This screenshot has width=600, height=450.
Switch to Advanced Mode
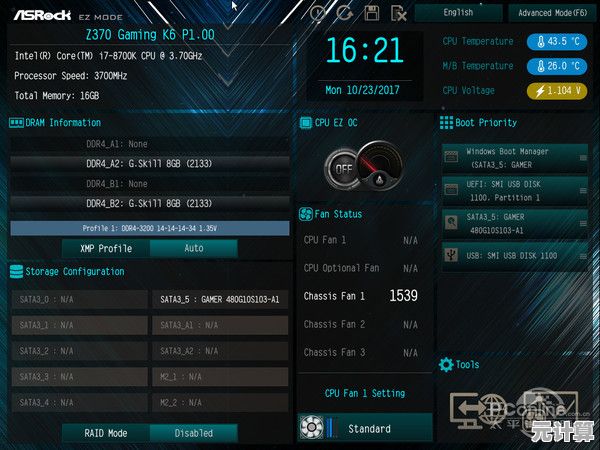coord(551,13)
